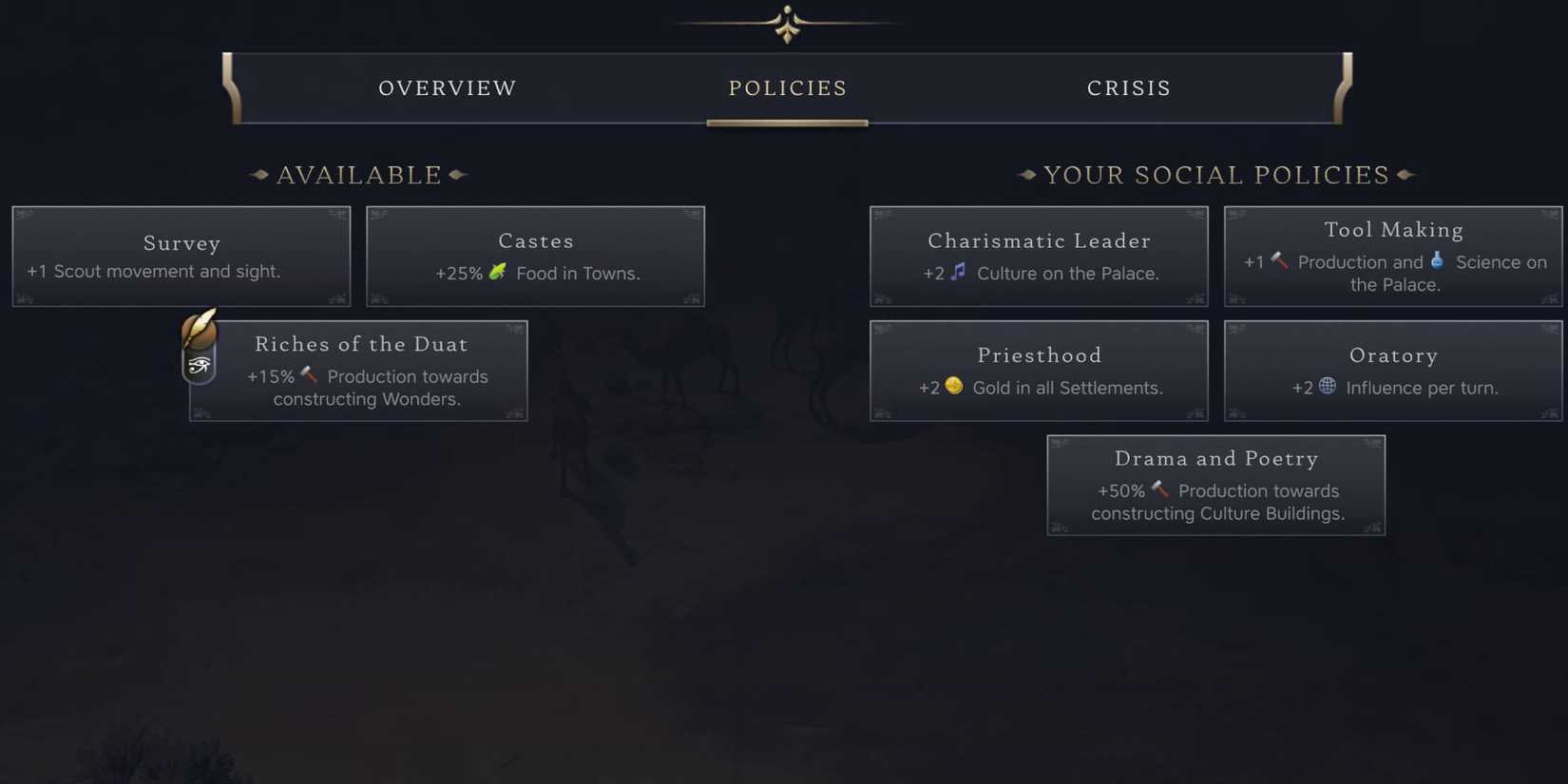The width and height of the screenshot is (1568, 784).
Task: Click the Gold coin icon in the Priesthood card
Action: 953,386
